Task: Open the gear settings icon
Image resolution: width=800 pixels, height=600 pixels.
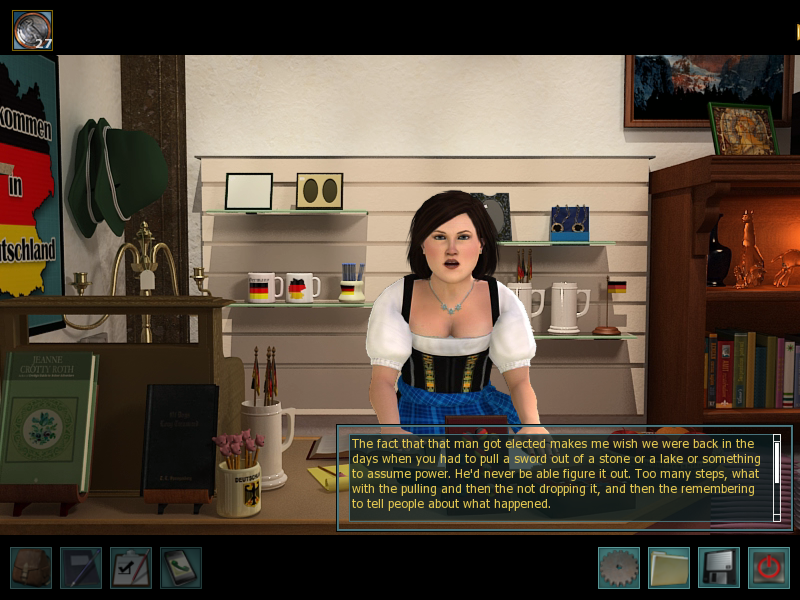Action: pyautogui.click(x=618, y=568)
